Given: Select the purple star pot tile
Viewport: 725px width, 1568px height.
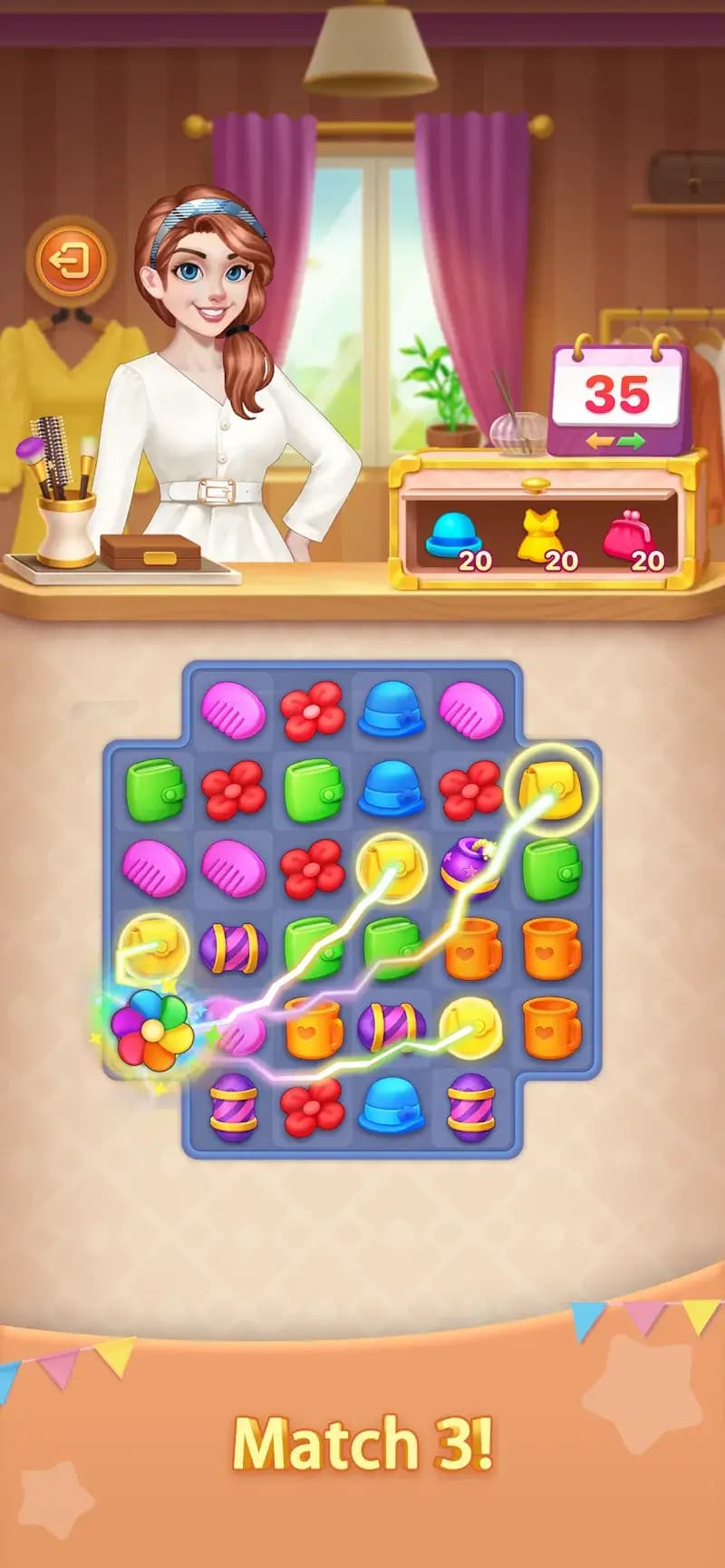Looking at the screenshot, I should pos(469,867).
